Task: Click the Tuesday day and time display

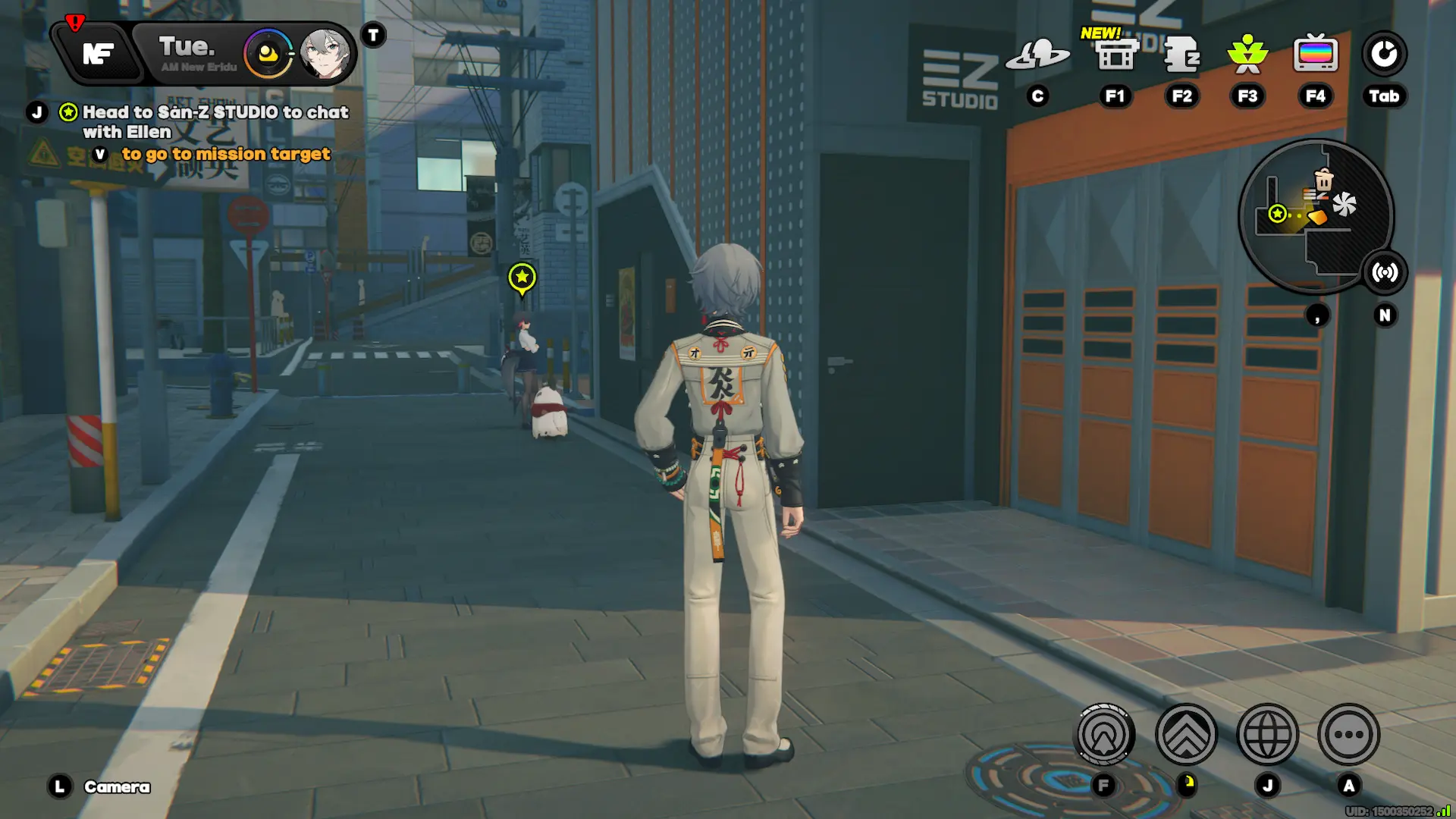Action: pyautogui.click(x=188, y=52)
